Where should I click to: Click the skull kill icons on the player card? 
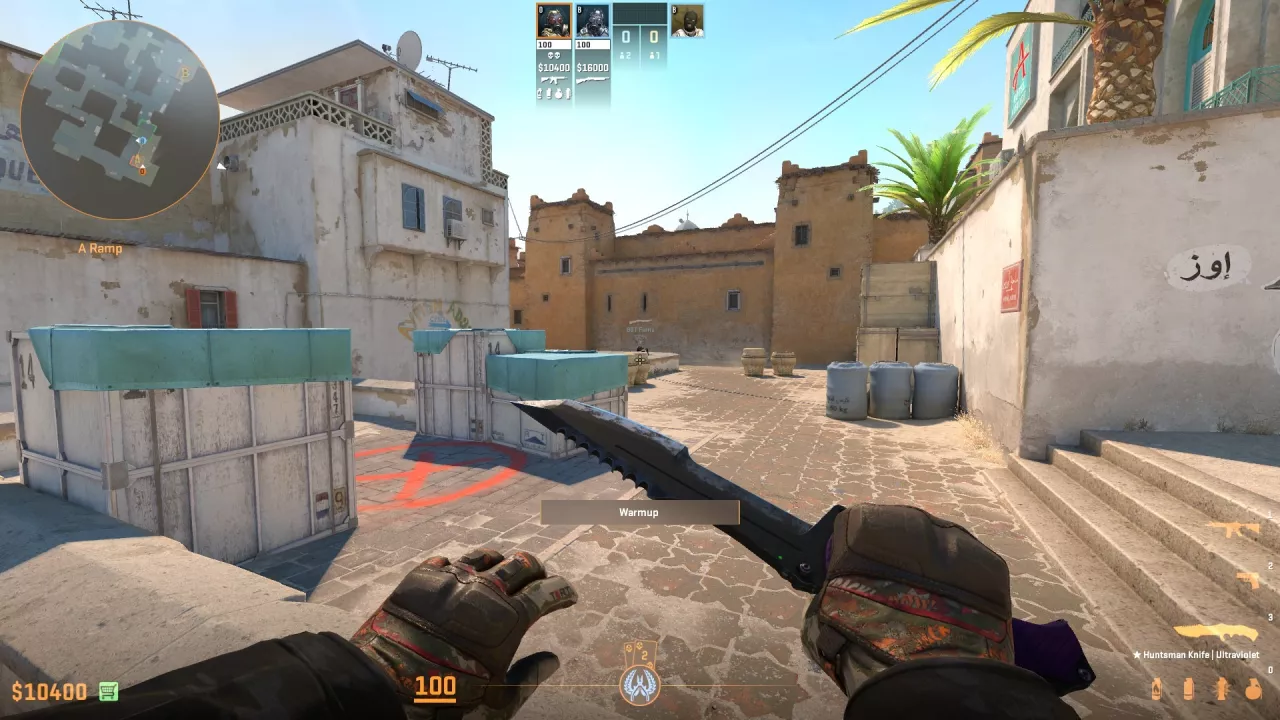pos(554,55)
